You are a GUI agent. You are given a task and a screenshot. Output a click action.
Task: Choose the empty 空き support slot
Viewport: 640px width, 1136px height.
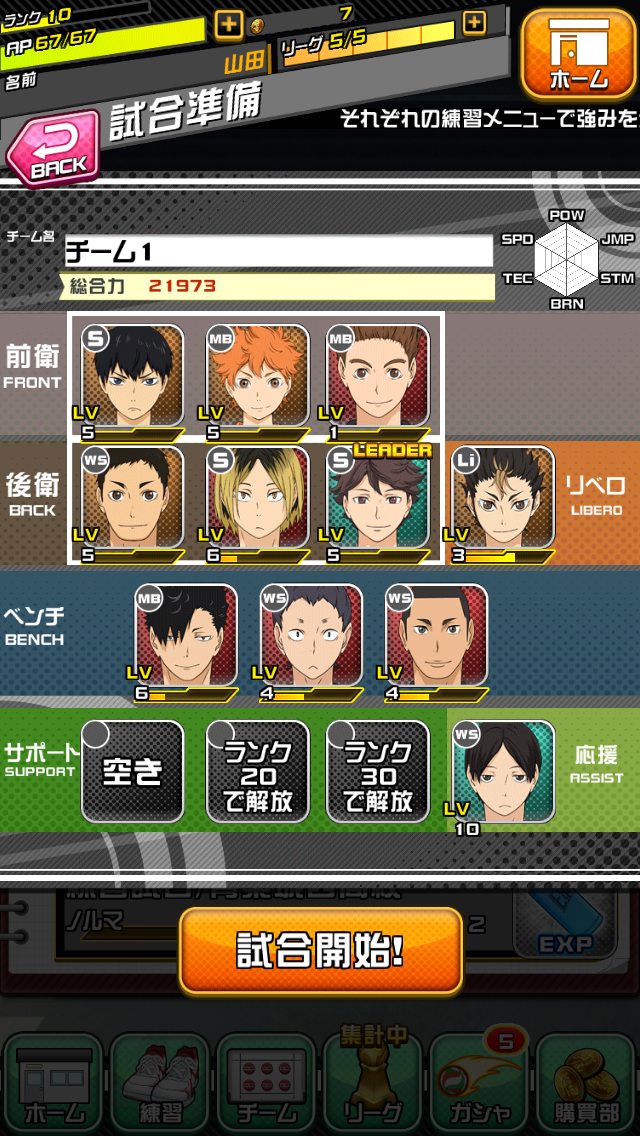click(133, 771)
